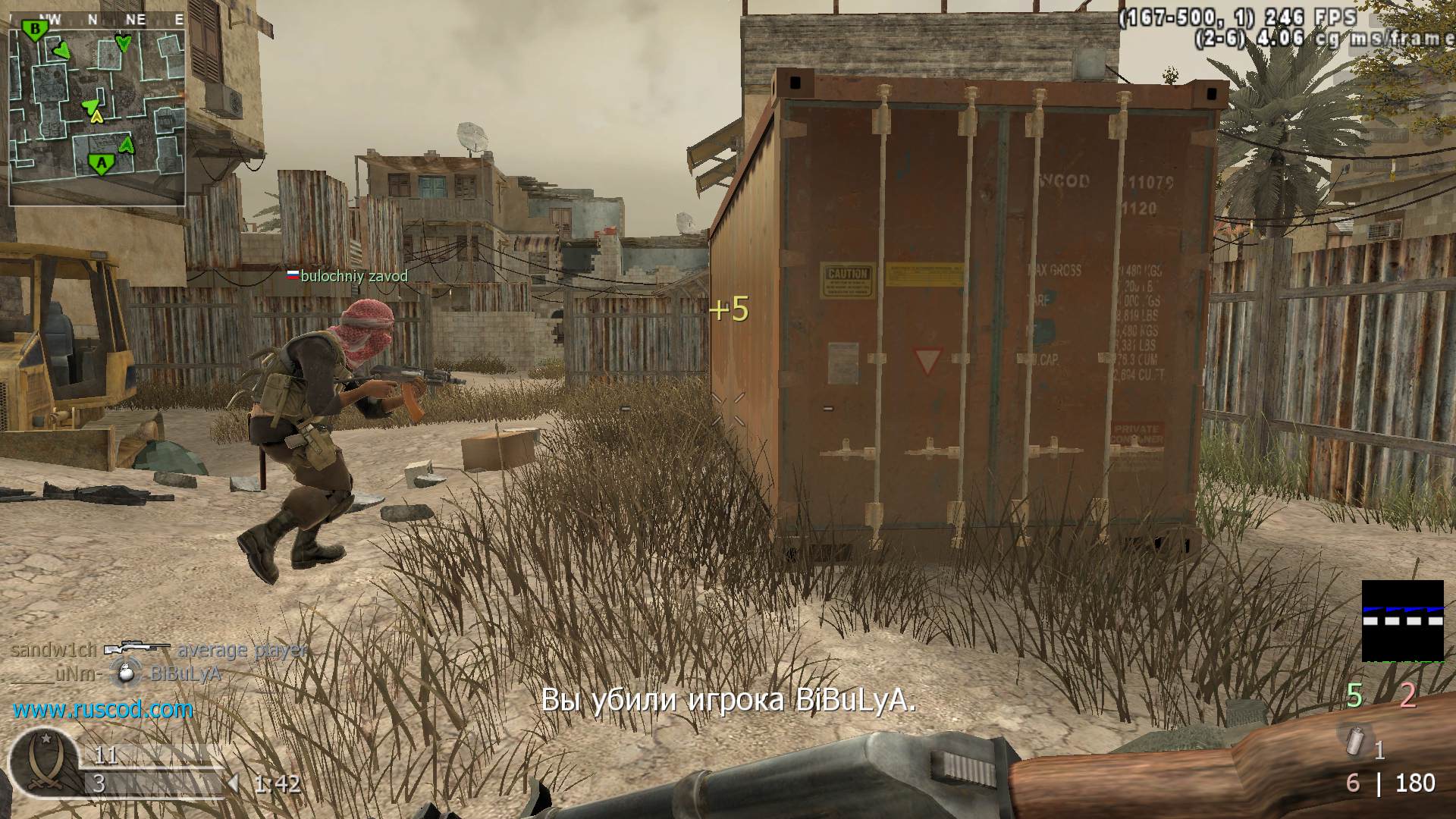Click the sandw1ch kill feed entry
This screenshot has width=1456, height=819.
pos(159,650)
